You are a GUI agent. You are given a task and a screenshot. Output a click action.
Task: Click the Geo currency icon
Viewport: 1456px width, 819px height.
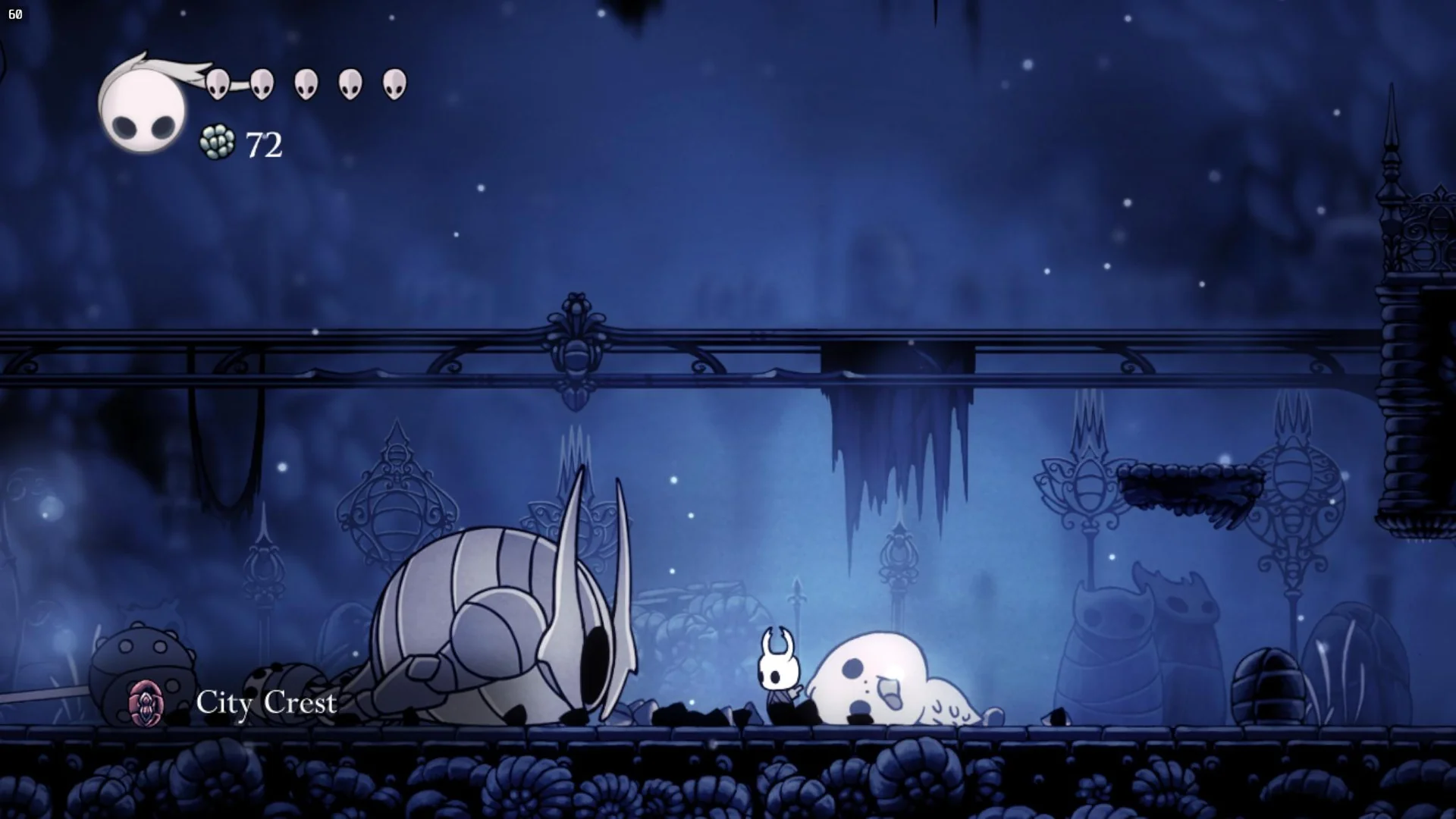[217, 143]
